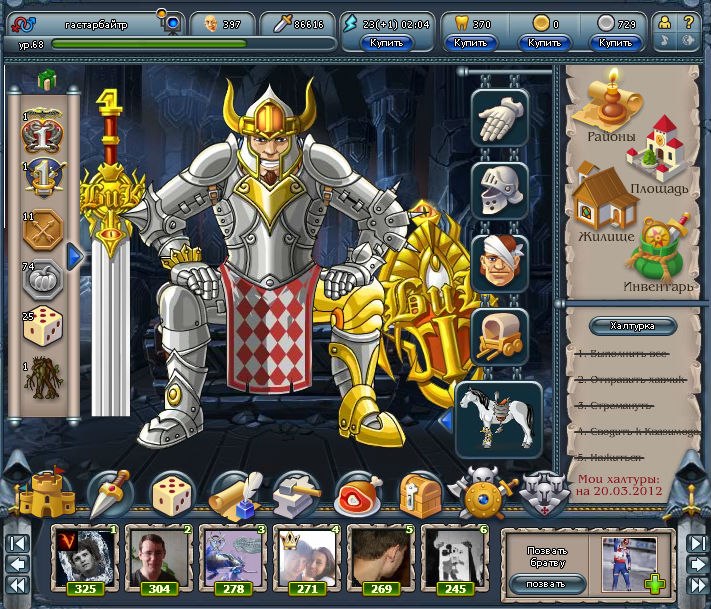This screenshot has height=609, width=711.
Task: Buy energy with the lightning Купить button
Action: point(385,43)
